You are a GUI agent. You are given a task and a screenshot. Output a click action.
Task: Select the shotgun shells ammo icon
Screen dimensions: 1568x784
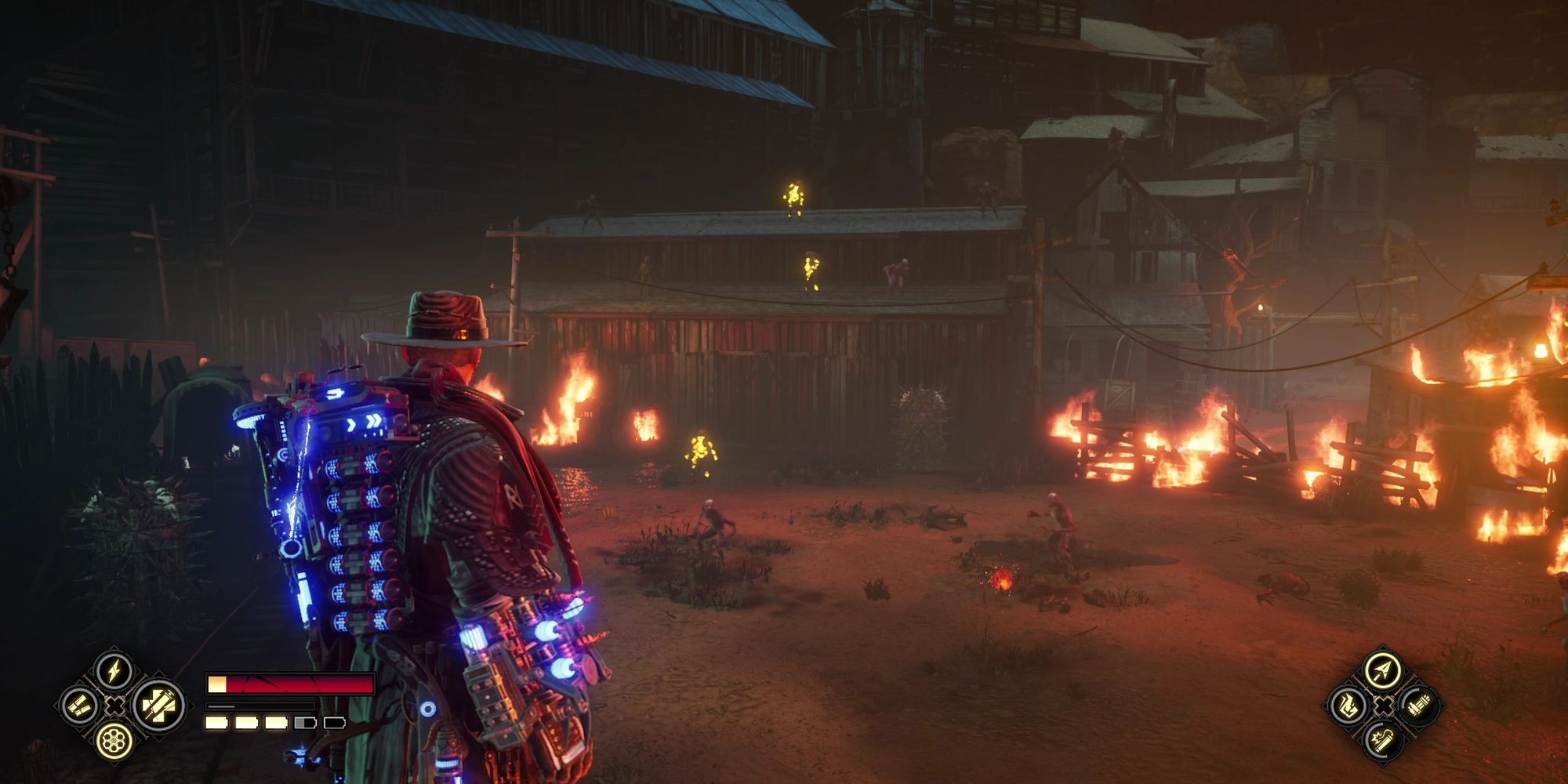coord(78,704)
